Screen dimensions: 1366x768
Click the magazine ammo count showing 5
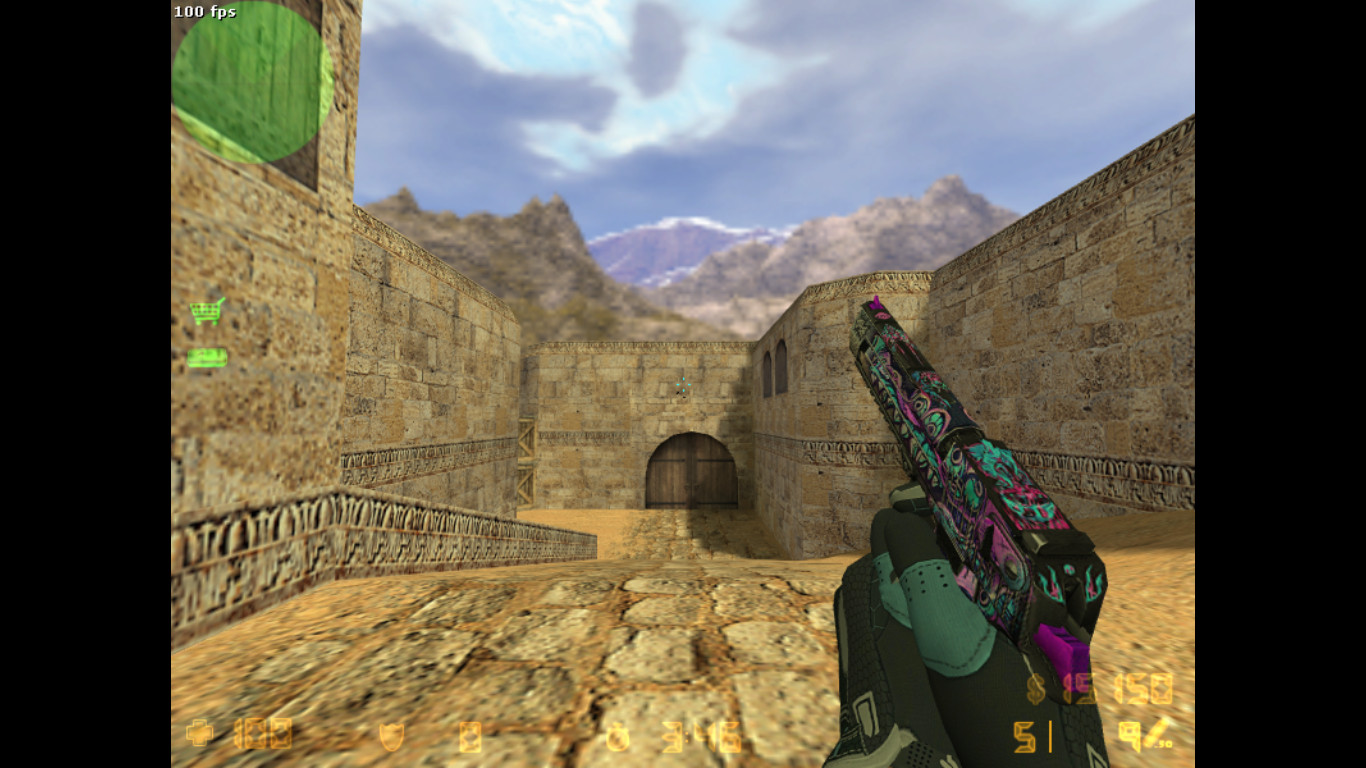(x=1023, y=735)
